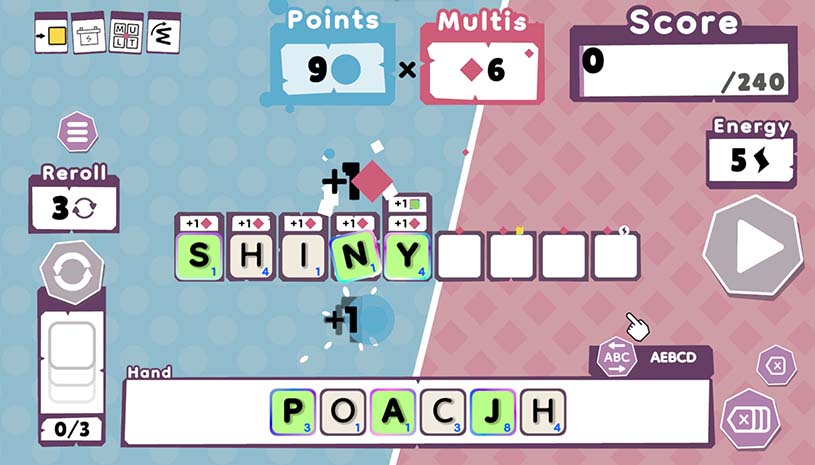The image size is (815, 465).
Task: Click the small hexagon backspace button
Action: pos(775,366)
